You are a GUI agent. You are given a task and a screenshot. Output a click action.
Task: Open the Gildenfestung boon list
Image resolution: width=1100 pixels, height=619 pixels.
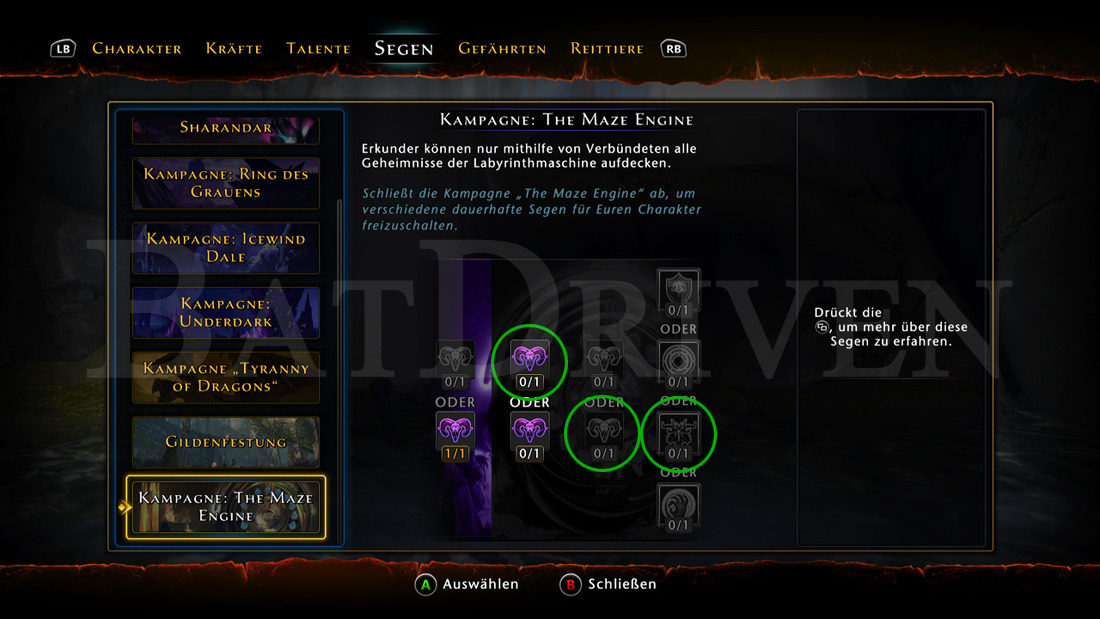click(x=226, y=442)
